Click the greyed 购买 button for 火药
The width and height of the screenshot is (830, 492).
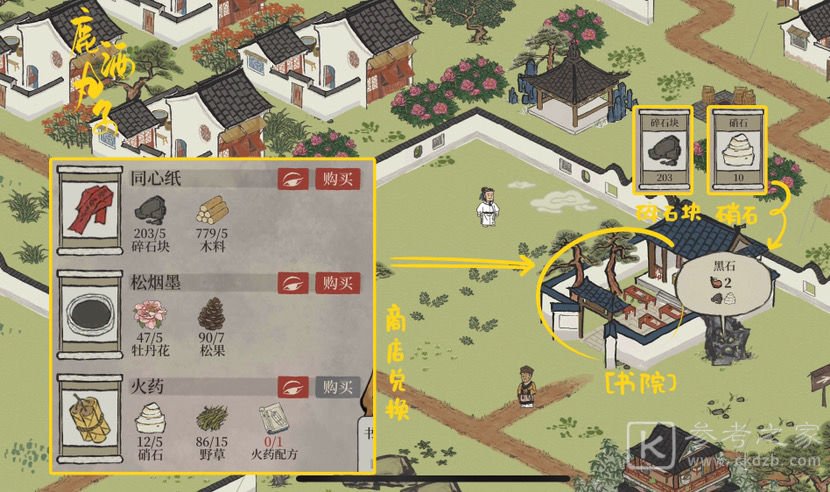pos(336,387)
